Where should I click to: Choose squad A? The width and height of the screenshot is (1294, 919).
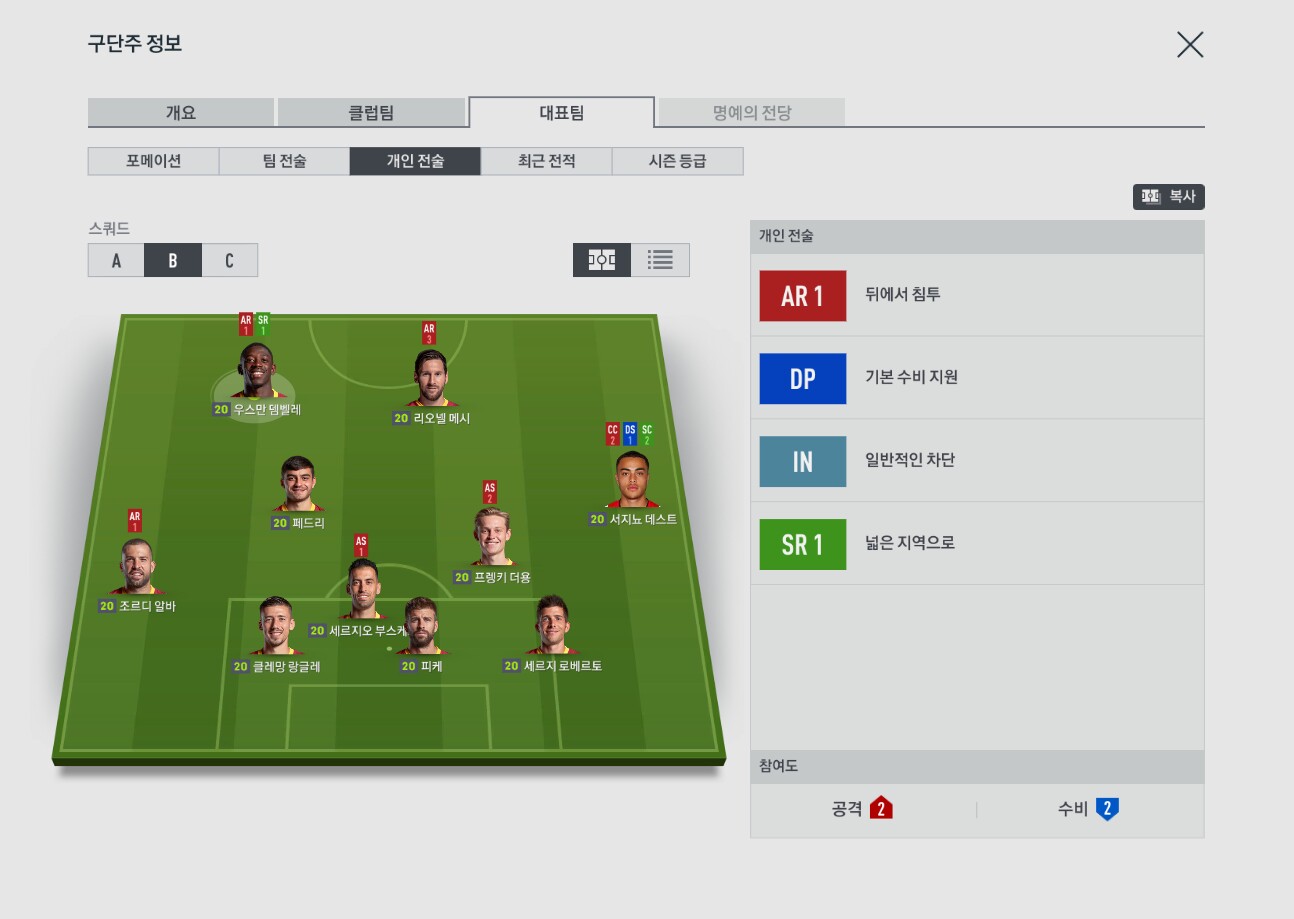[x=116, y=260]
